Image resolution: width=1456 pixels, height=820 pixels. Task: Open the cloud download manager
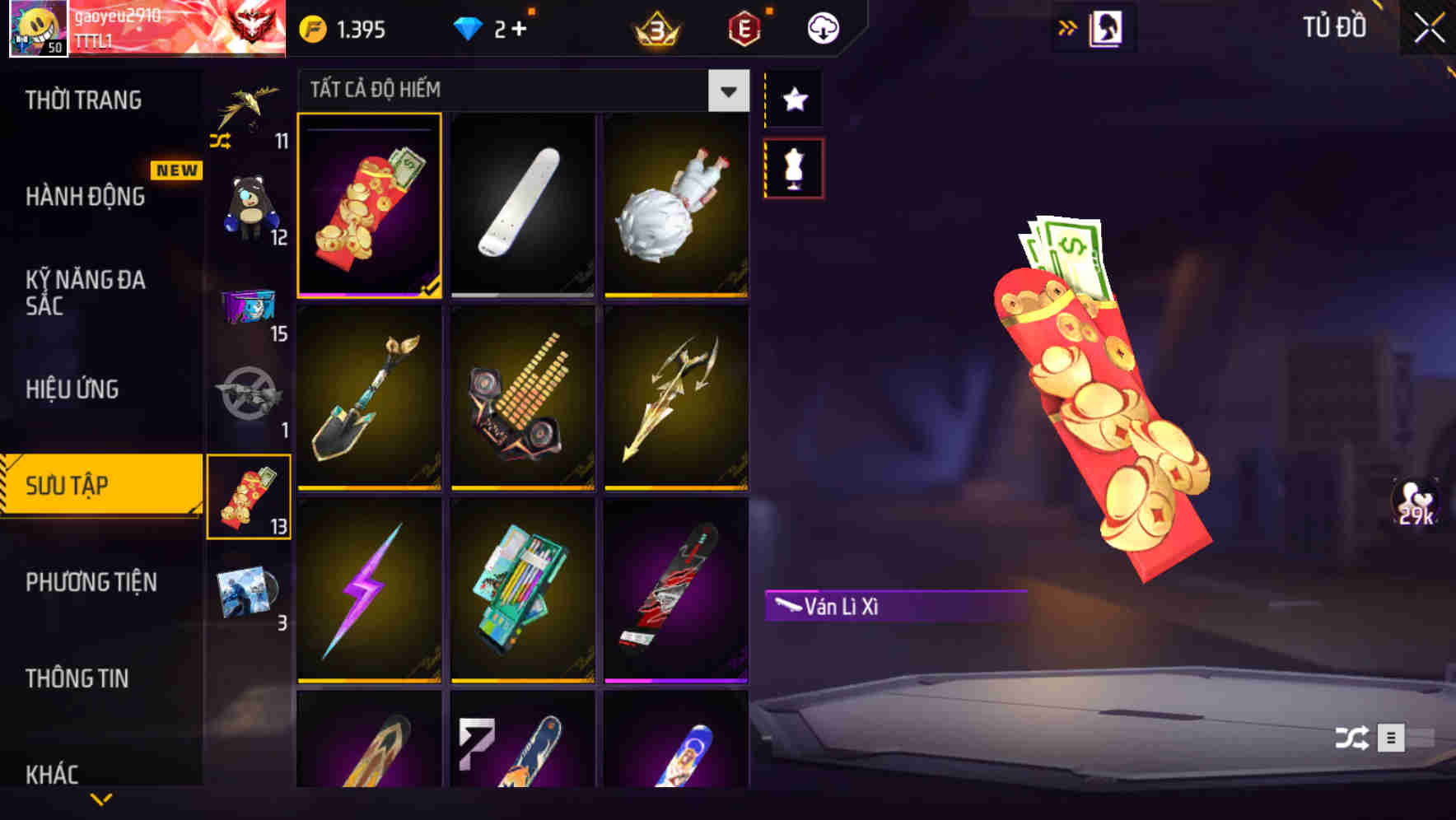point(822,27)
